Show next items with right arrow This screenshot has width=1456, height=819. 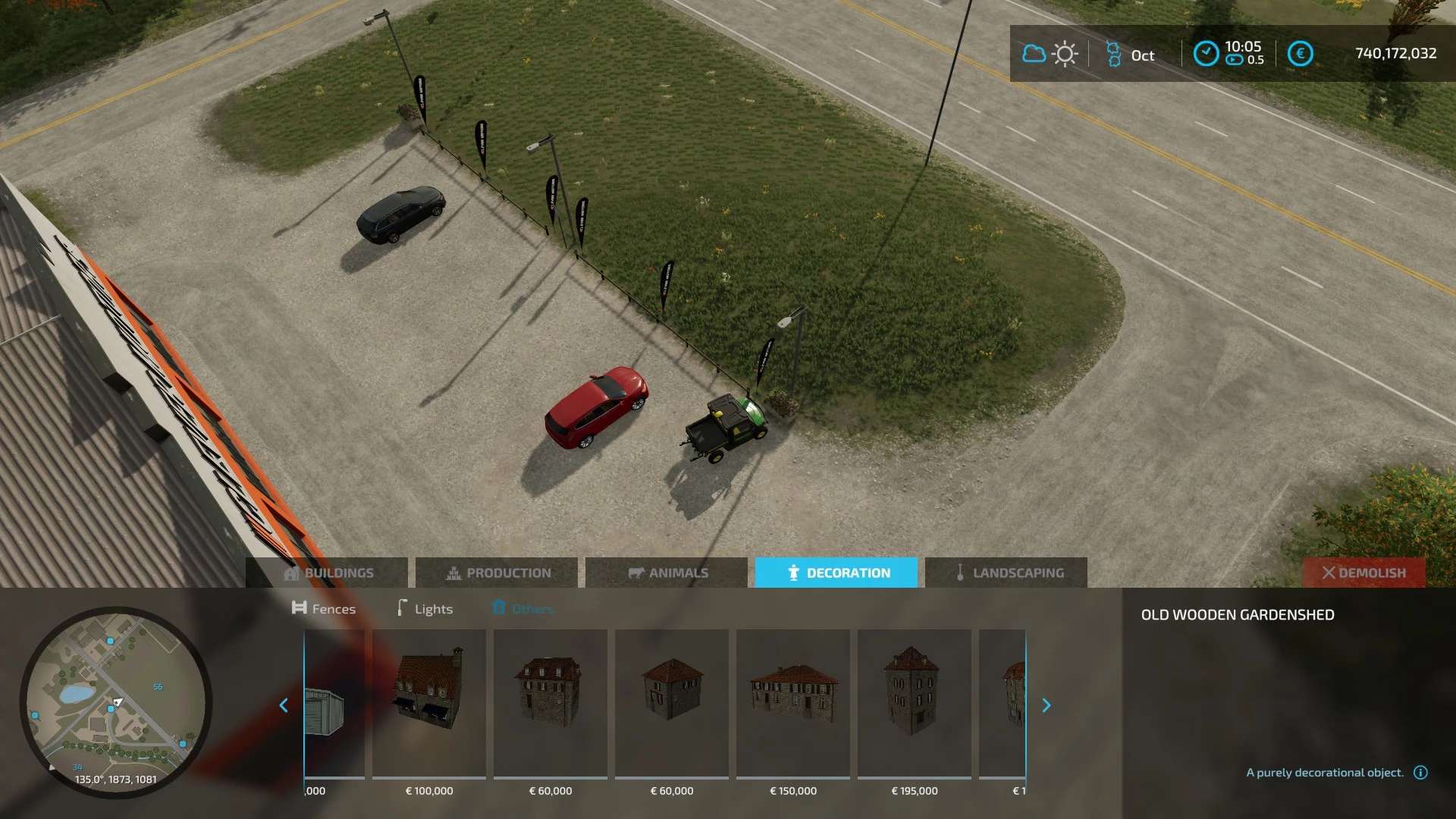click(1046, 705)
